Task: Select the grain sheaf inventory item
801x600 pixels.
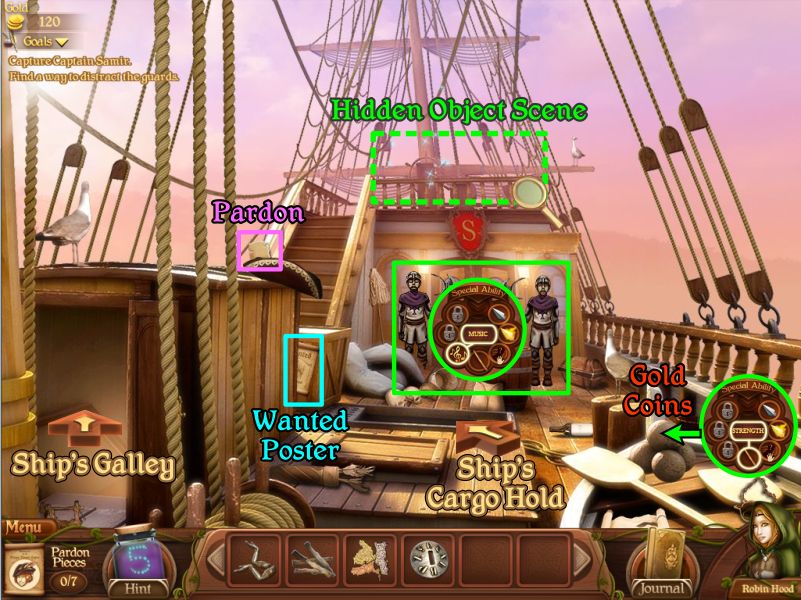Action: tap(372, 558)
